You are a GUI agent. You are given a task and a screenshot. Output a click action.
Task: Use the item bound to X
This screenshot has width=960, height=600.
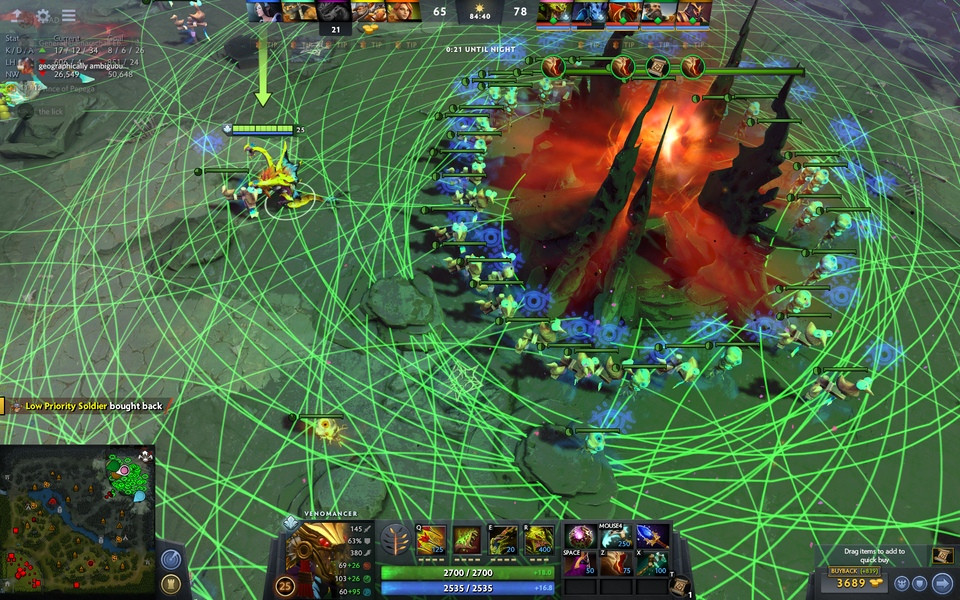652,563
